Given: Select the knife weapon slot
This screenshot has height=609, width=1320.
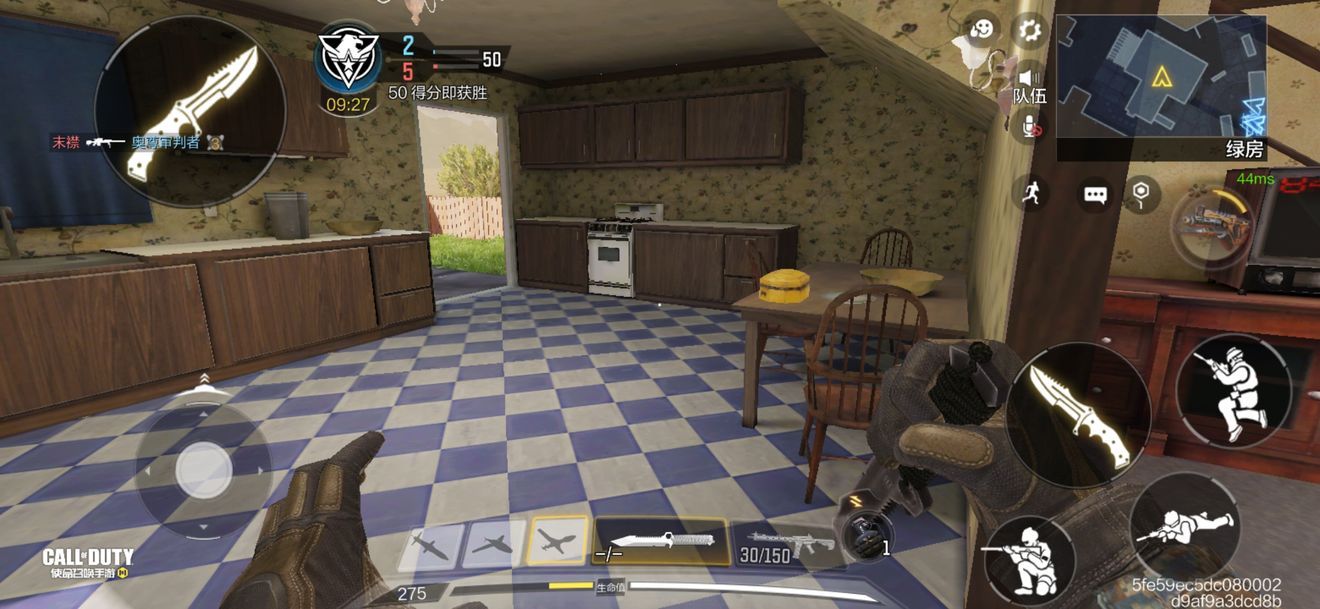Looking at the screenshot, I should click(662, 541).
